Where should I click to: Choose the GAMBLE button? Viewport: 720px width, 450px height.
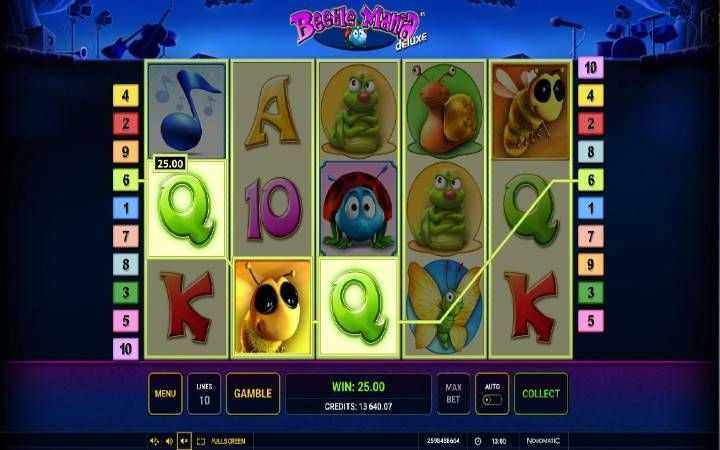tap(252, 394)
